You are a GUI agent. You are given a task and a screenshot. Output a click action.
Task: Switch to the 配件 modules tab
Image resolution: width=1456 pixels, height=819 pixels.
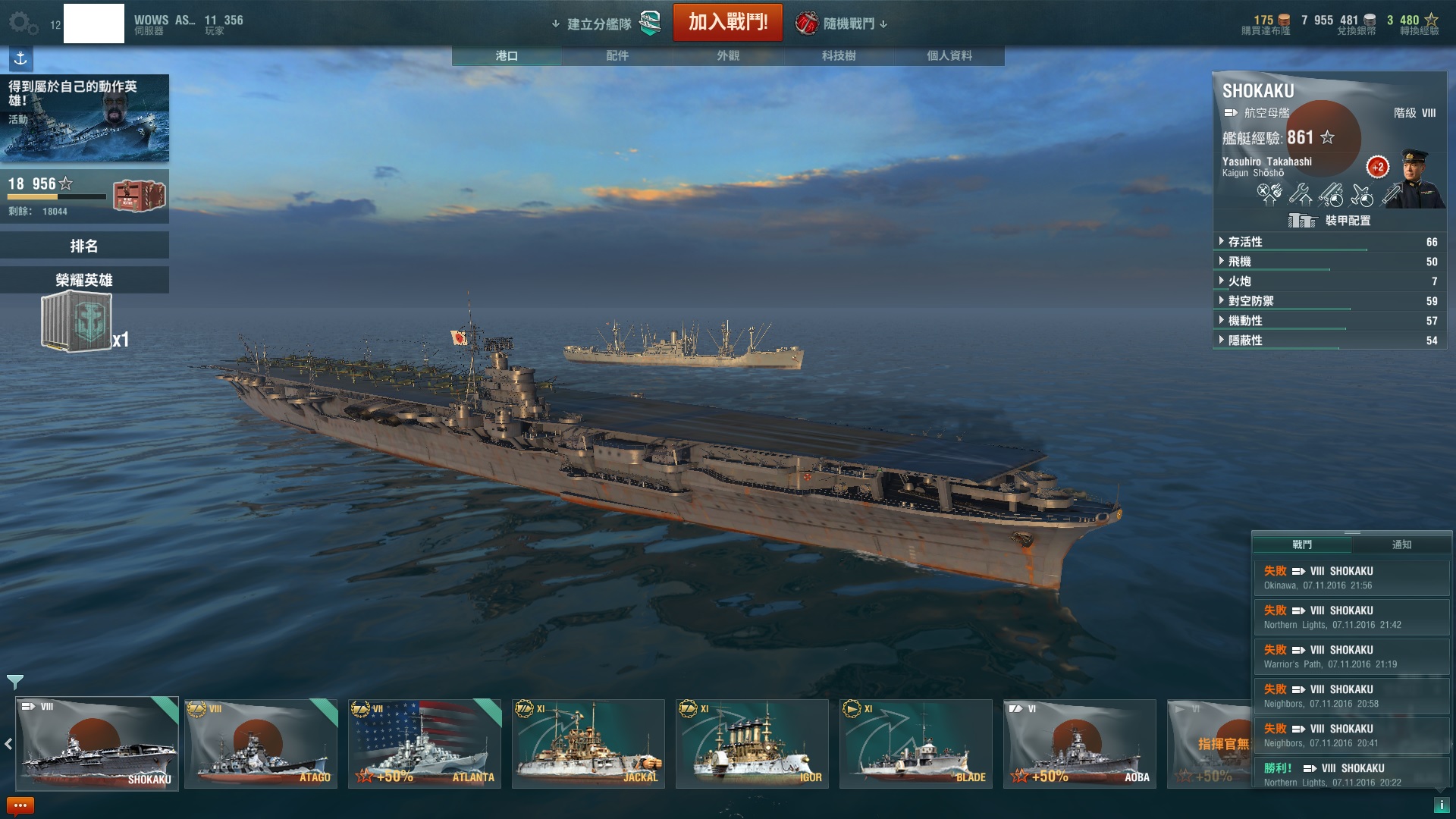point(617,55)
